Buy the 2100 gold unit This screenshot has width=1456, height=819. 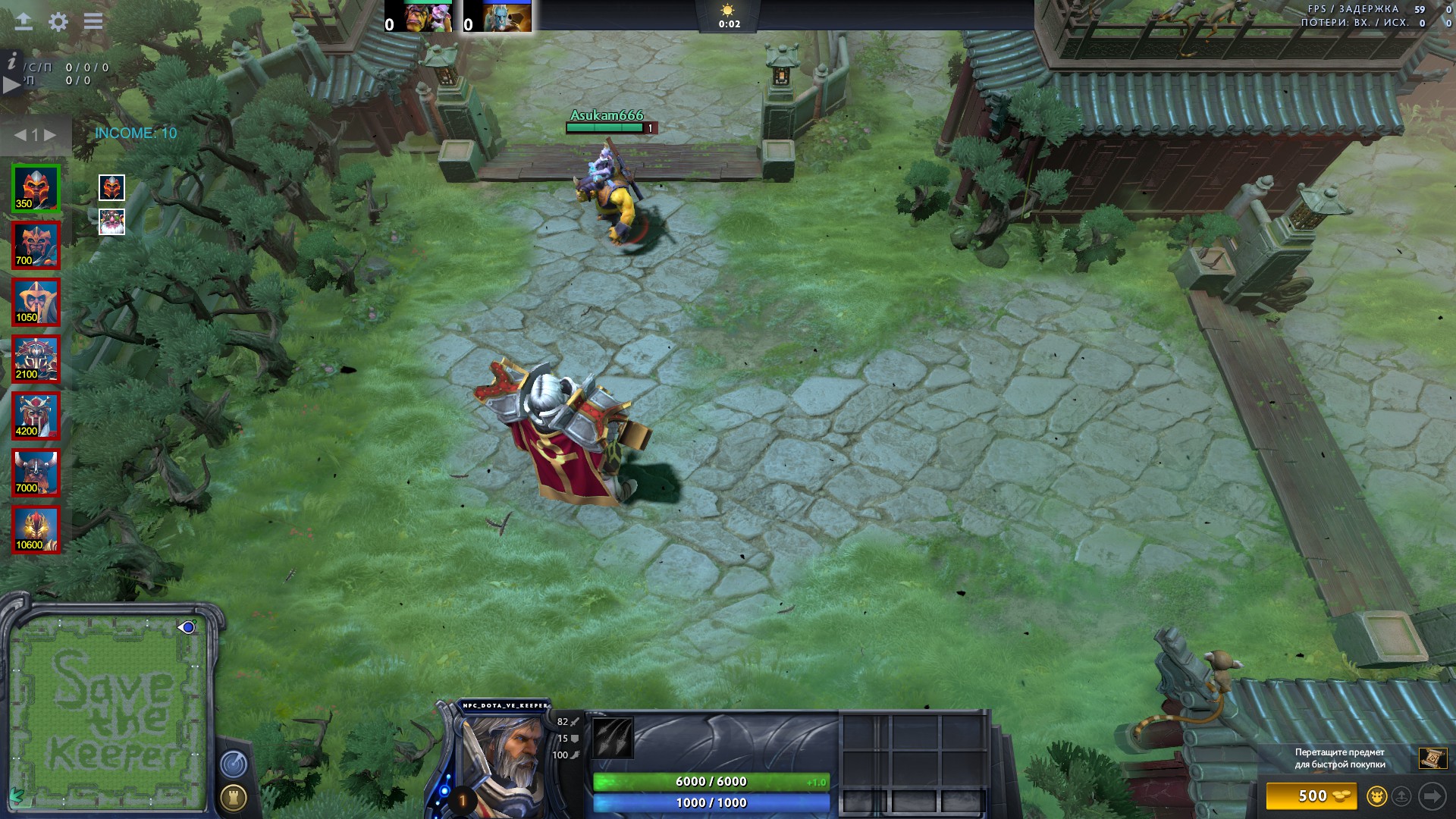click(36, 359)
